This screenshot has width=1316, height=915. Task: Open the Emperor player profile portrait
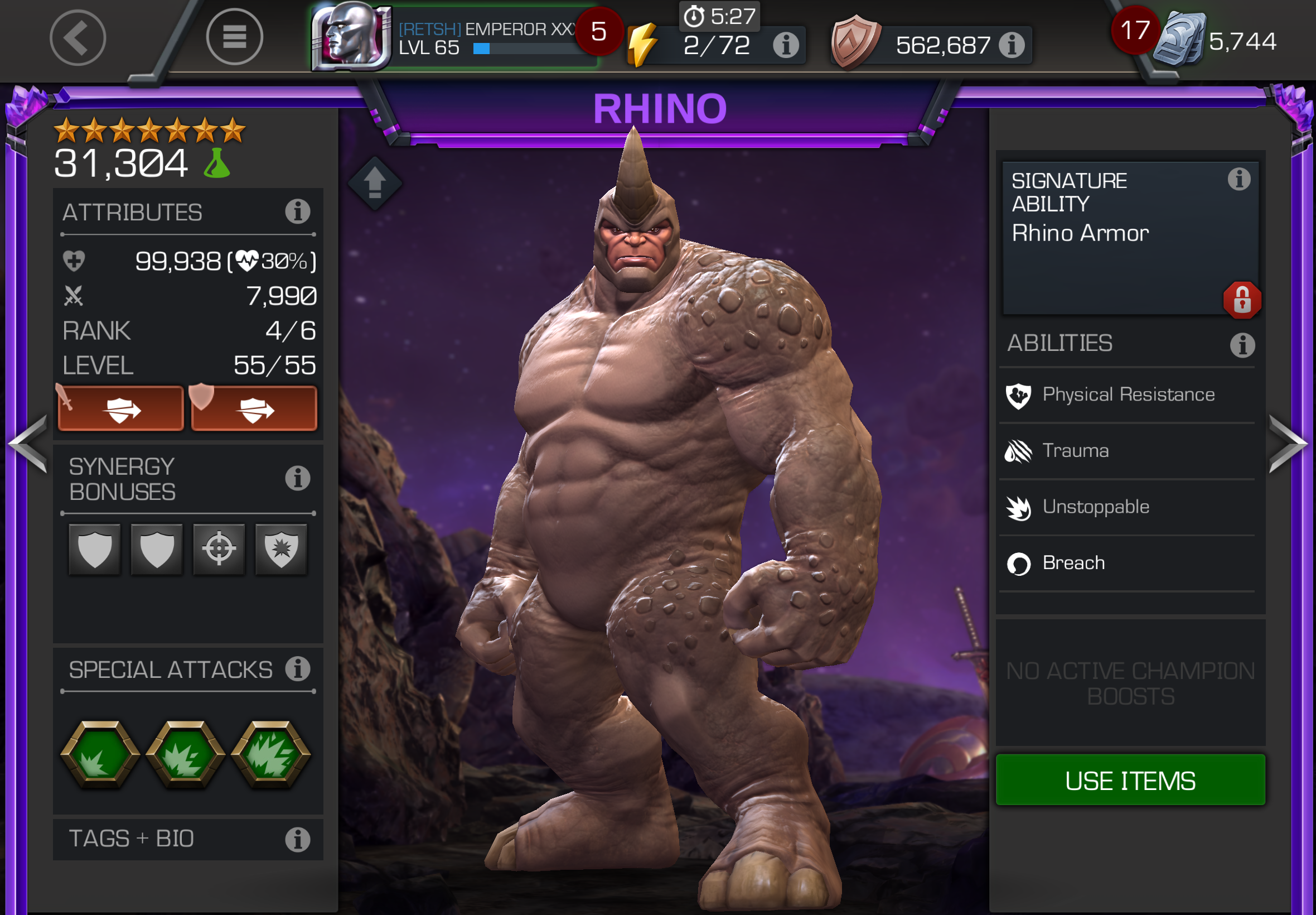click(x=351, y=37)
